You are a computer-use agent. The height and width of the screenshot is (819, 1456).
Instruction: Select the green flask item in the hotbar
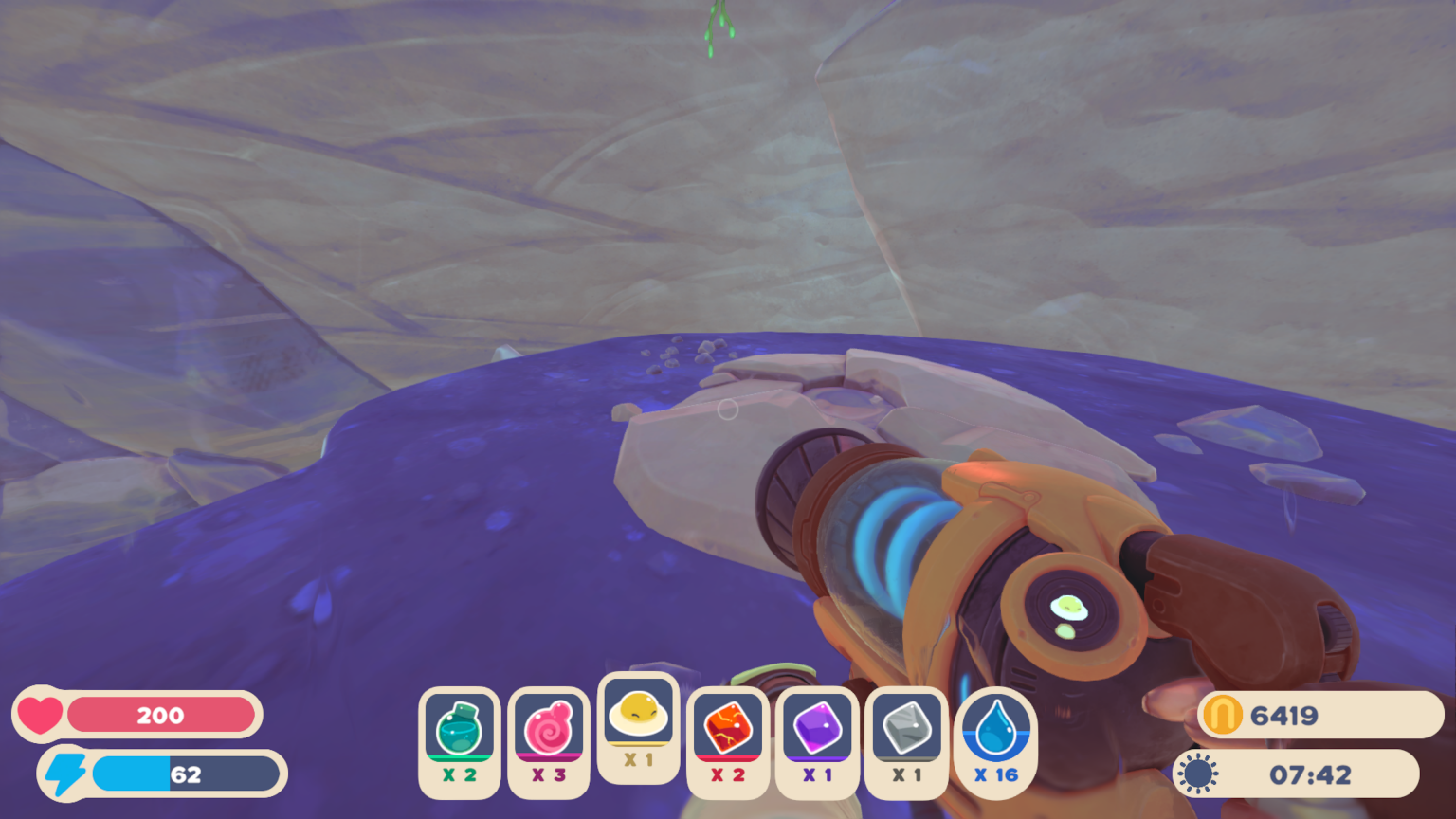[459, 731]
